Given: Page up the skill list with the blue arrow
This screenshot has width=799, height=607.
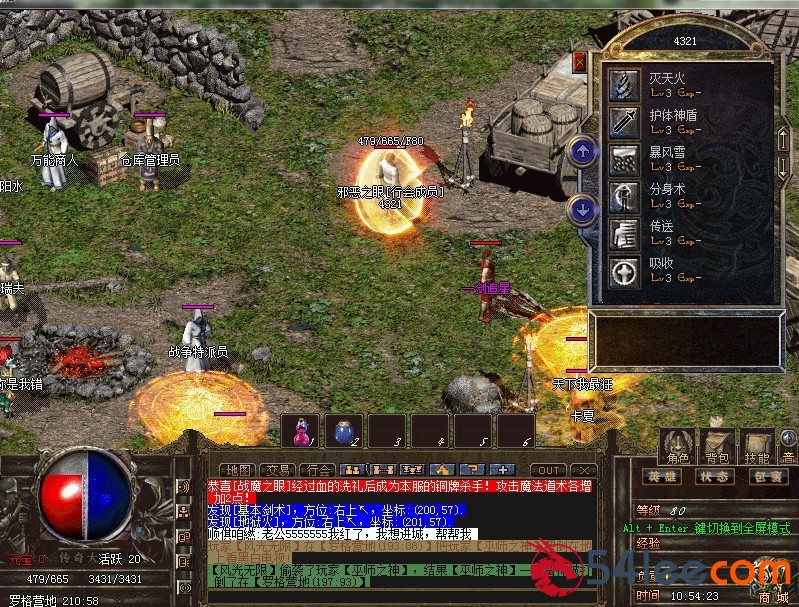Looking at the screenshot, I should pyautogui.click(x=582, y=152).
